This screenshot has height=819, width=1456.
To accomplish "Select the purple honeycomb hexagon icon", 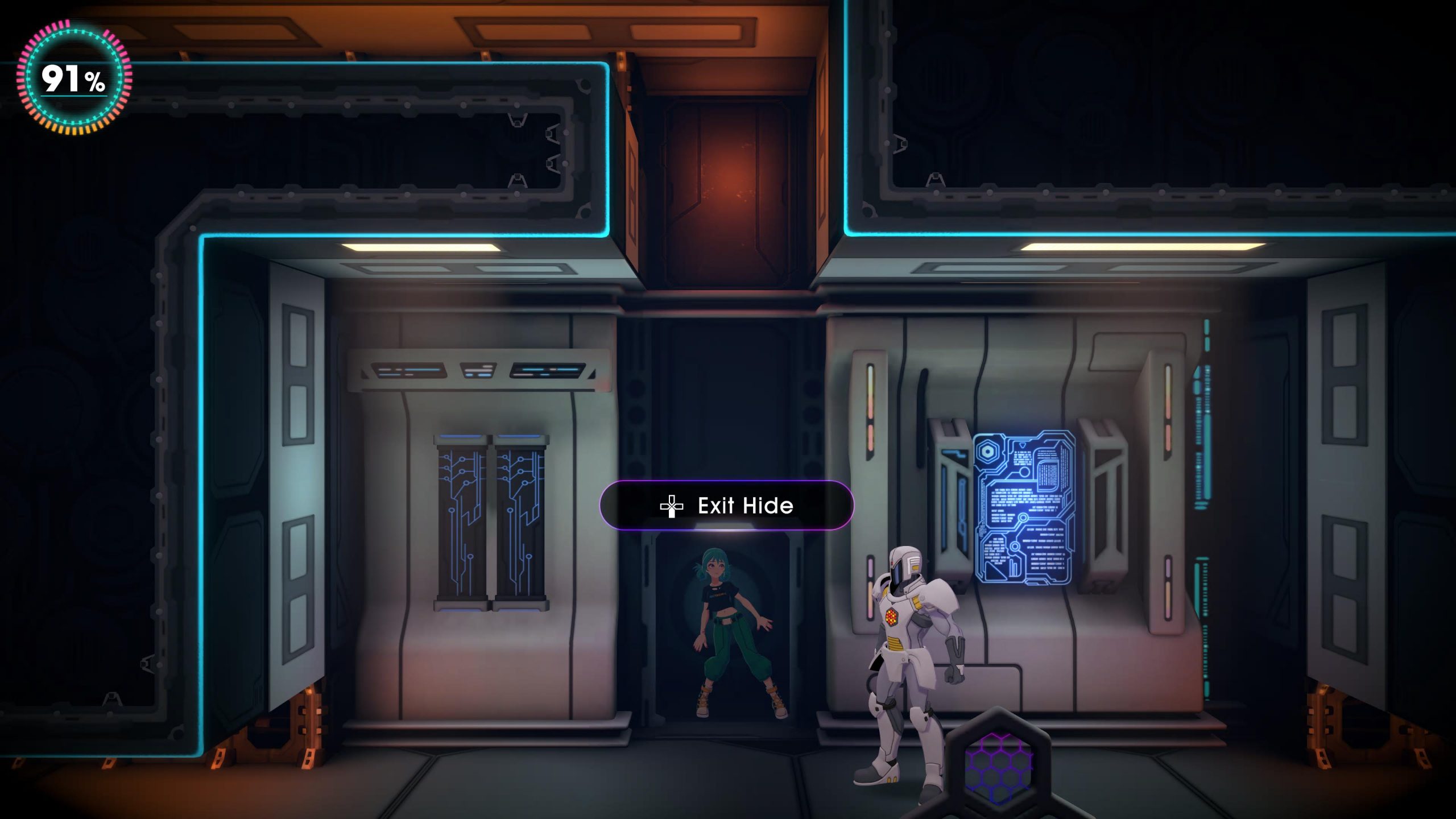I will click(998, 766).
